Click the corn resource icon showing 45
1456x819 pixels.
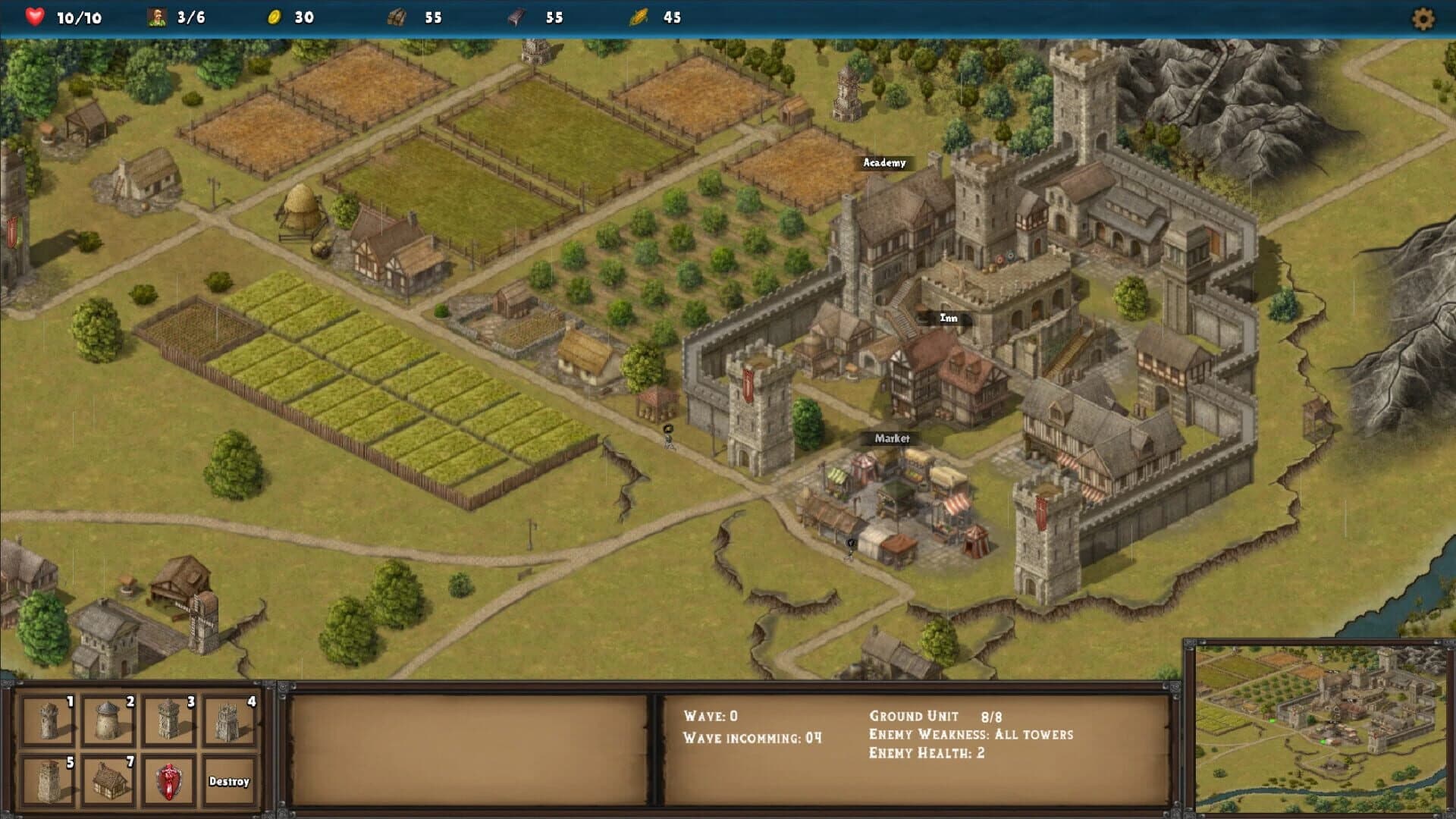pos(641,17)
